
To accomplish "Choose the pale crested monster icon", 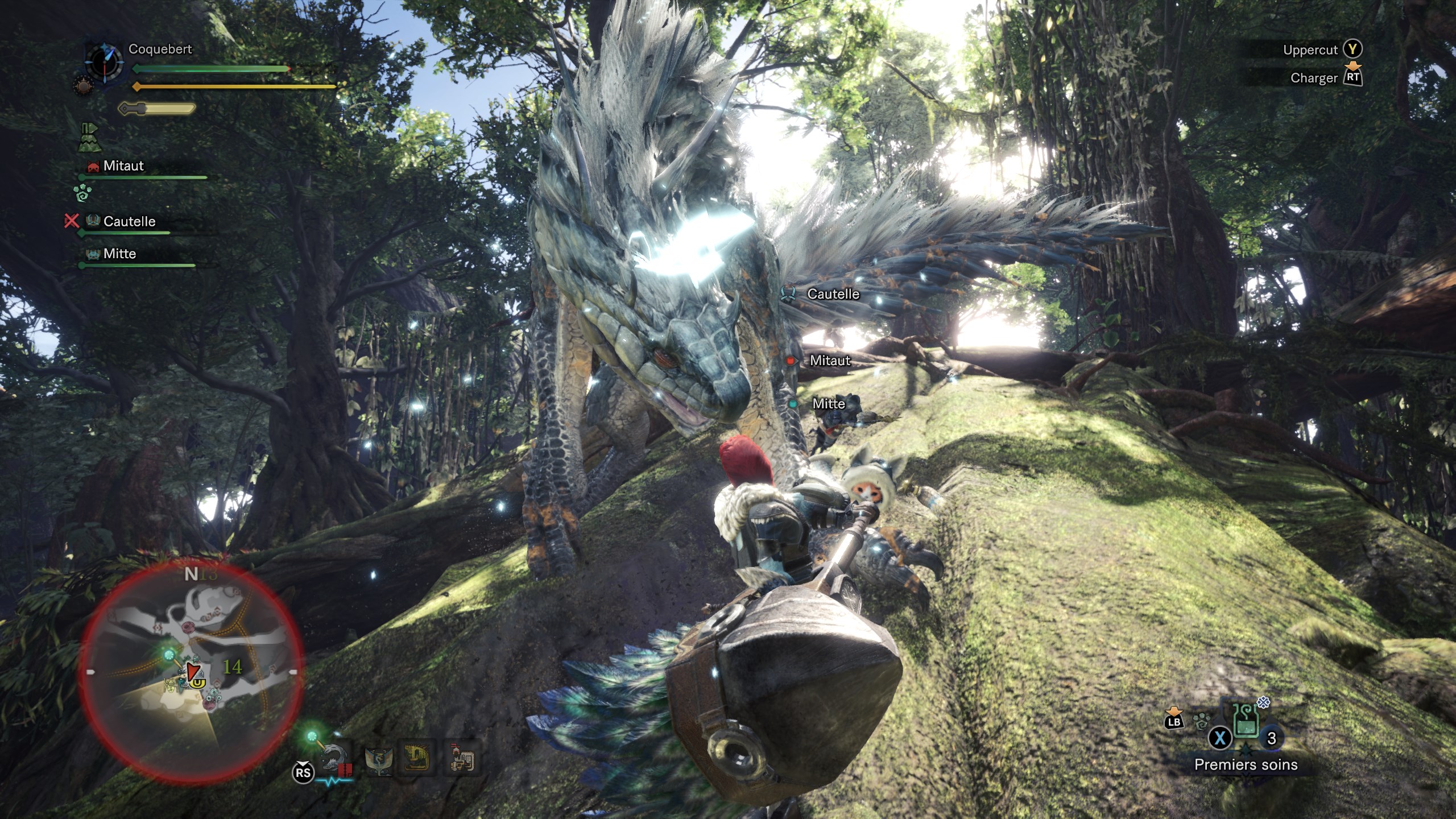I will [x=461, y=758].
